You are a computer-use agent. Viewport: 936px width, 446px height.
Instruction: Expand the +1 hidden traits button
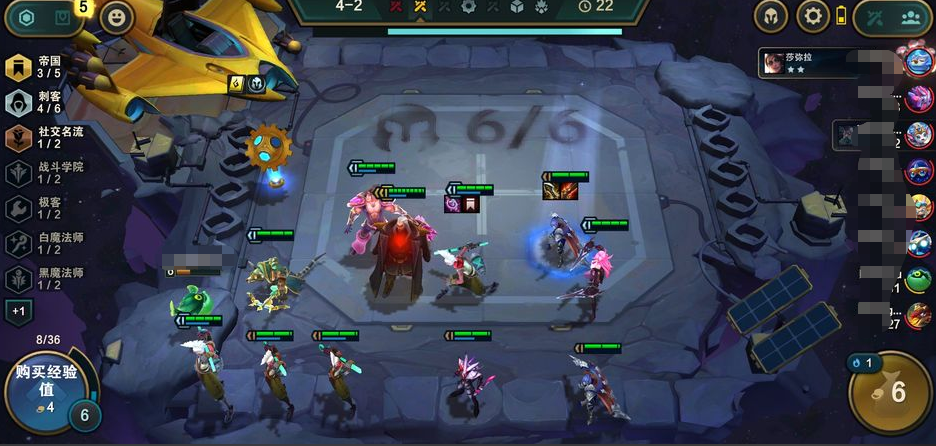pyautogui.click(x=19, y=311)
